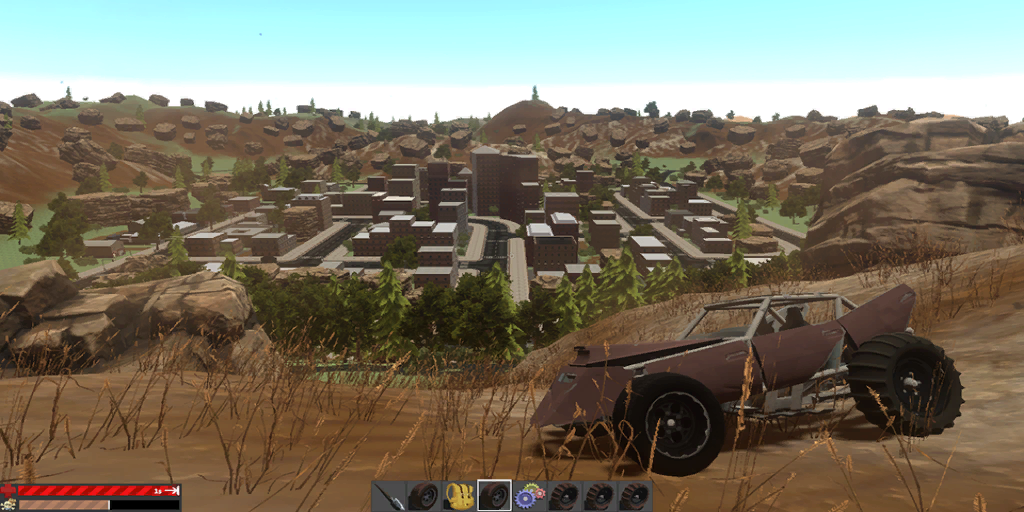Select the shovel tool hotbar slot
Viewport: 1024px width, 512px height.
coord(390,496)
